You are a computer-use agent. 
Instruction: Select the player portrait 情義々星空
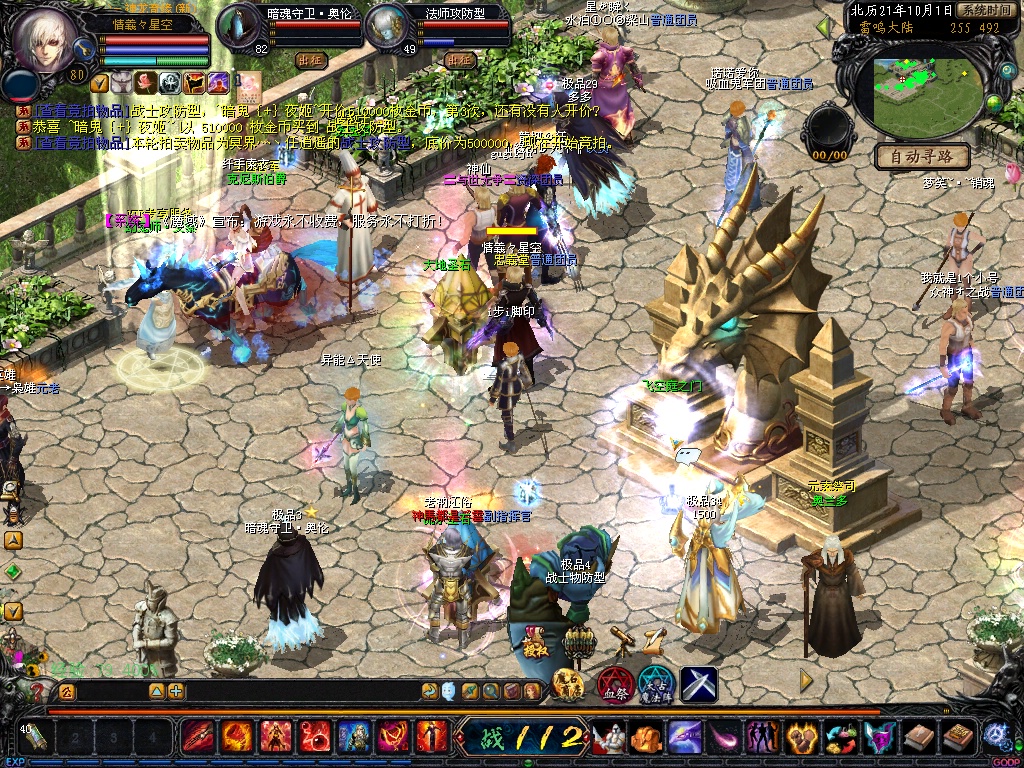click(x=41, y=40)
